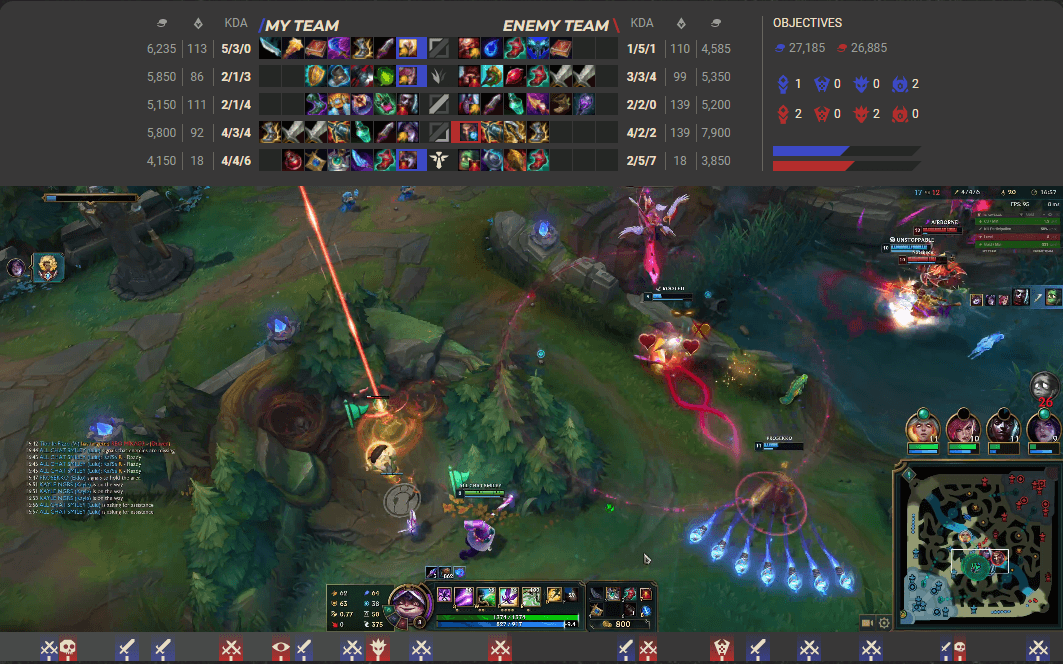
Task: Select the ENEMY TEAM scoreboard header
Action: click(x=555, y=25)
